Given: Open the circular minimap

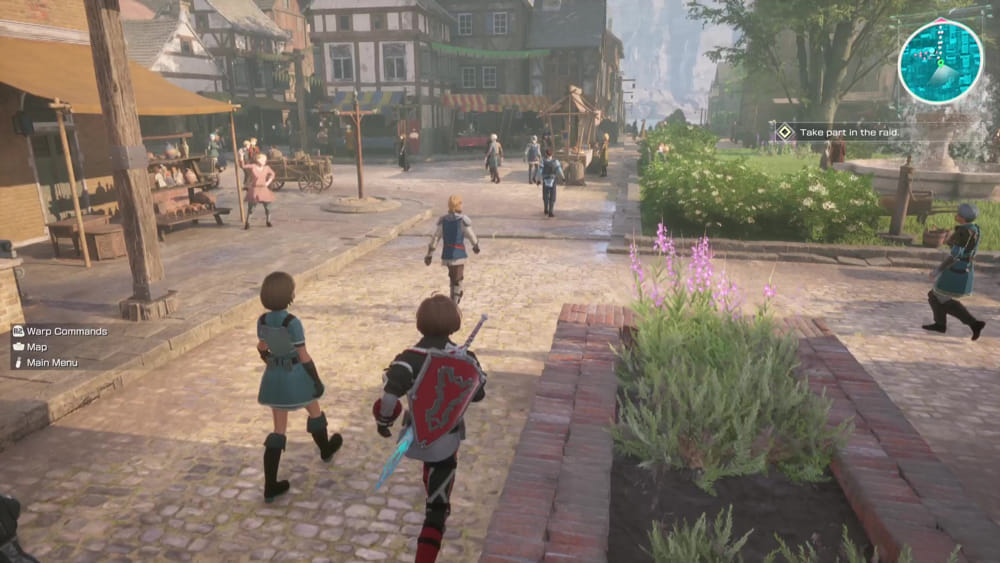Looking at the screenshot, I should tap(940, 62).
